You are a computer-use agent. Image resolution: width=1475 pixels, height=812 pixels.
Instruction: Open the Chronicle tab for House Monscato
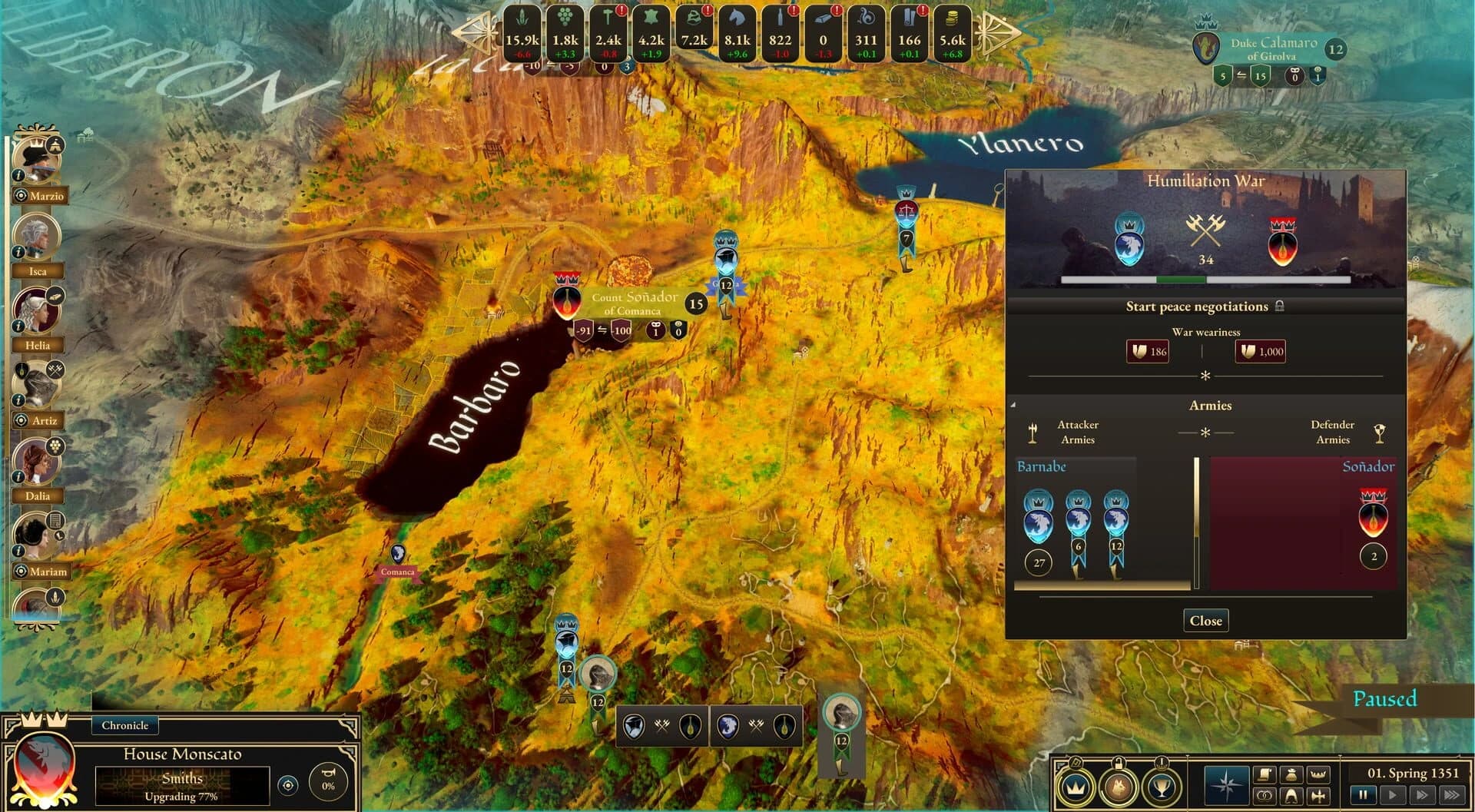tap(124, 725)
